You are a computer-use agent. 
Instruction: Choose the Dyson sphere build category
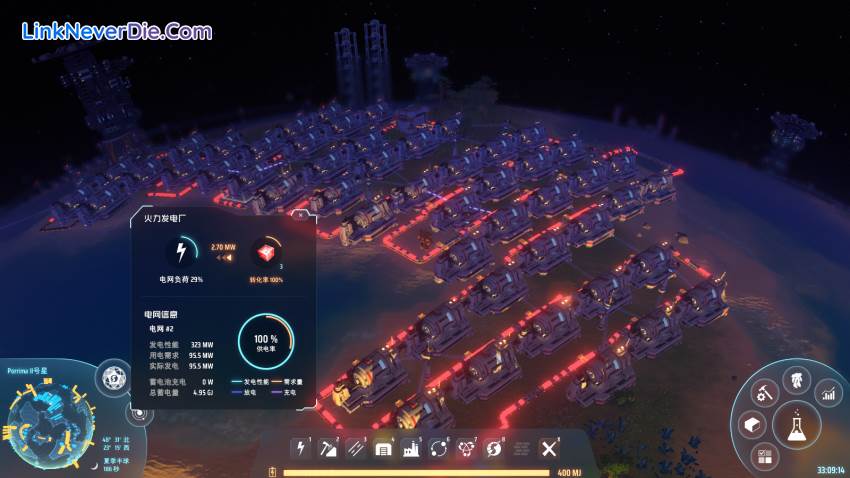click(x=493, y=448)
